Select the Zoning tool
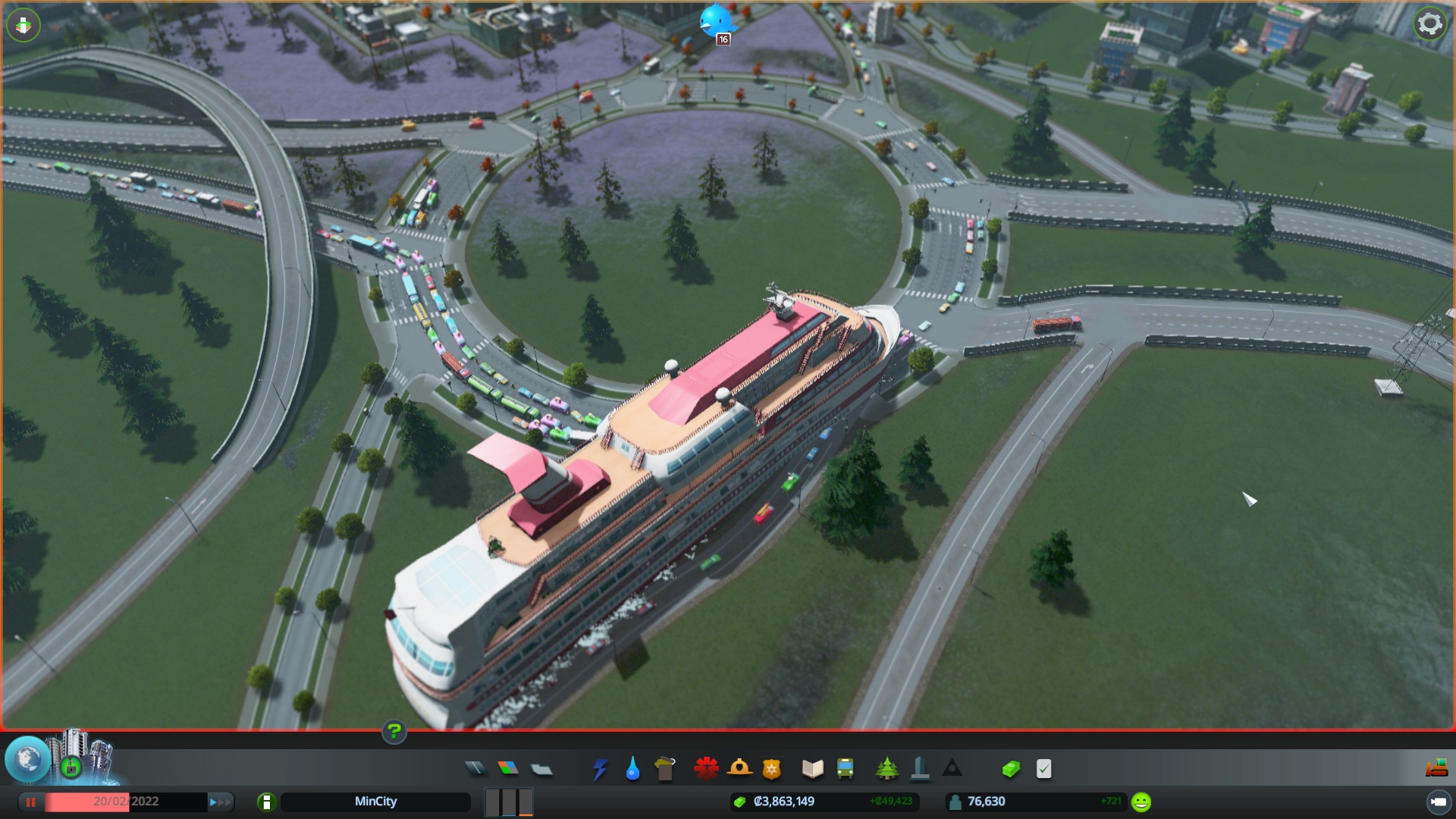This screenshot has height=819, width=1456. pos(508,769)
